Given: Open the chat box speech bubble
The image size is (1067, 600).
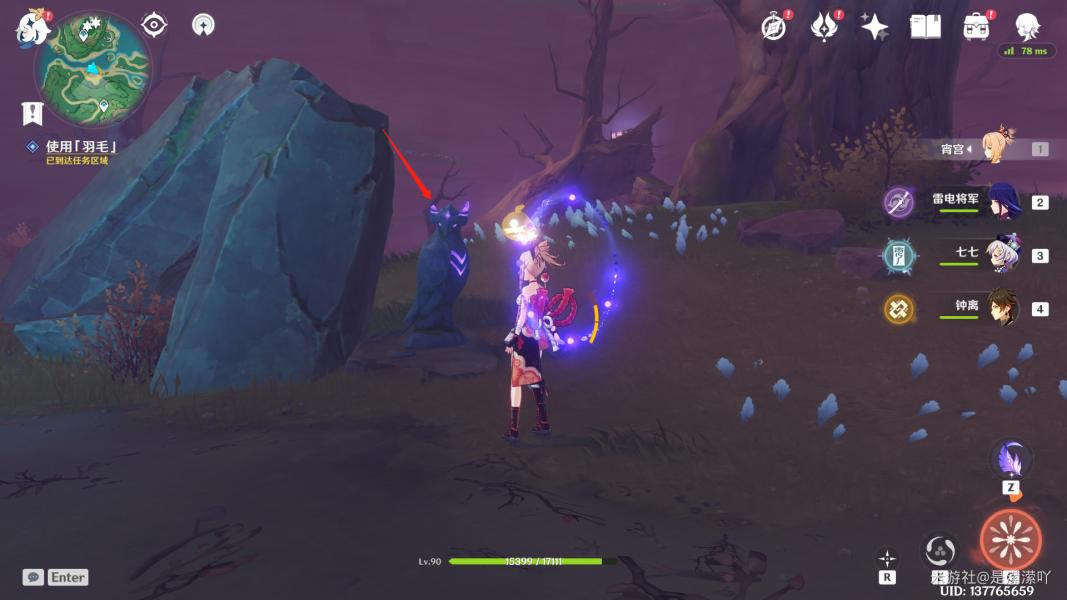Looking at the screenshot, I should tap(33, 577).
